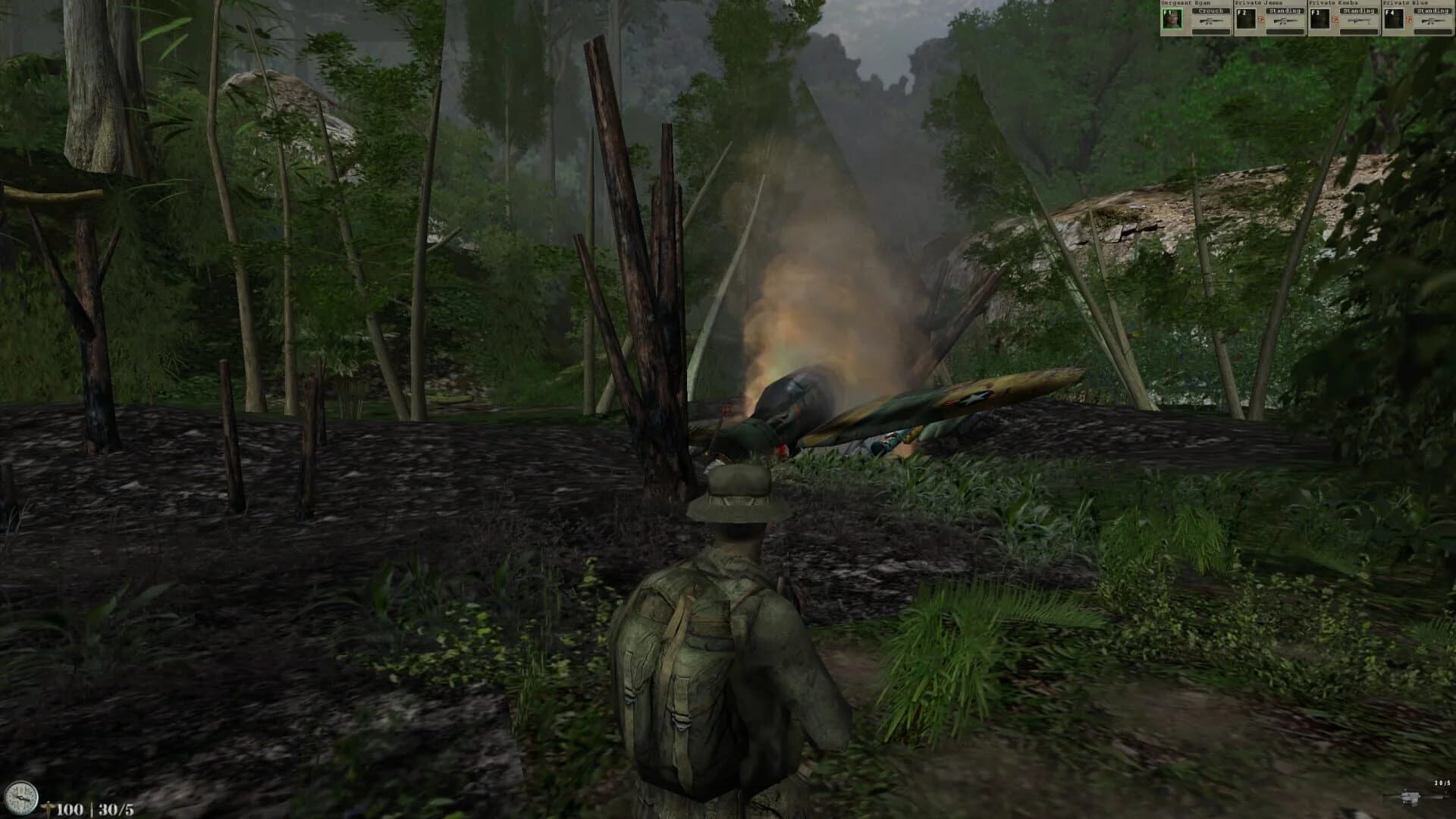Click Private Jesus's rifle icon
This screenshot has width=1456, height=819.
pyautogui.click(x=1287, y=21)
